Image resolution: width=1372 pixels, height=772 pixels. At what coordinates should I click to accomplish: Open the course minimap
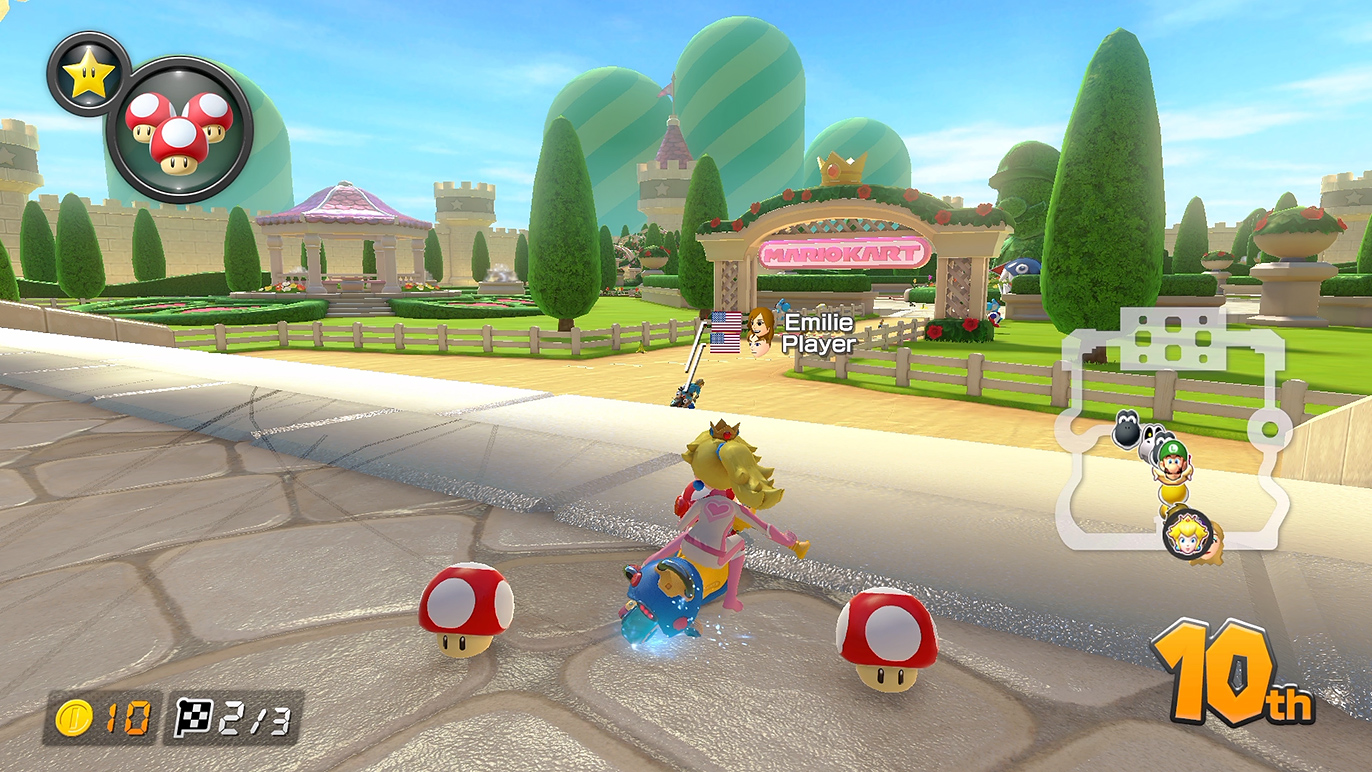pyautogui.click(x=1173, y=430)
